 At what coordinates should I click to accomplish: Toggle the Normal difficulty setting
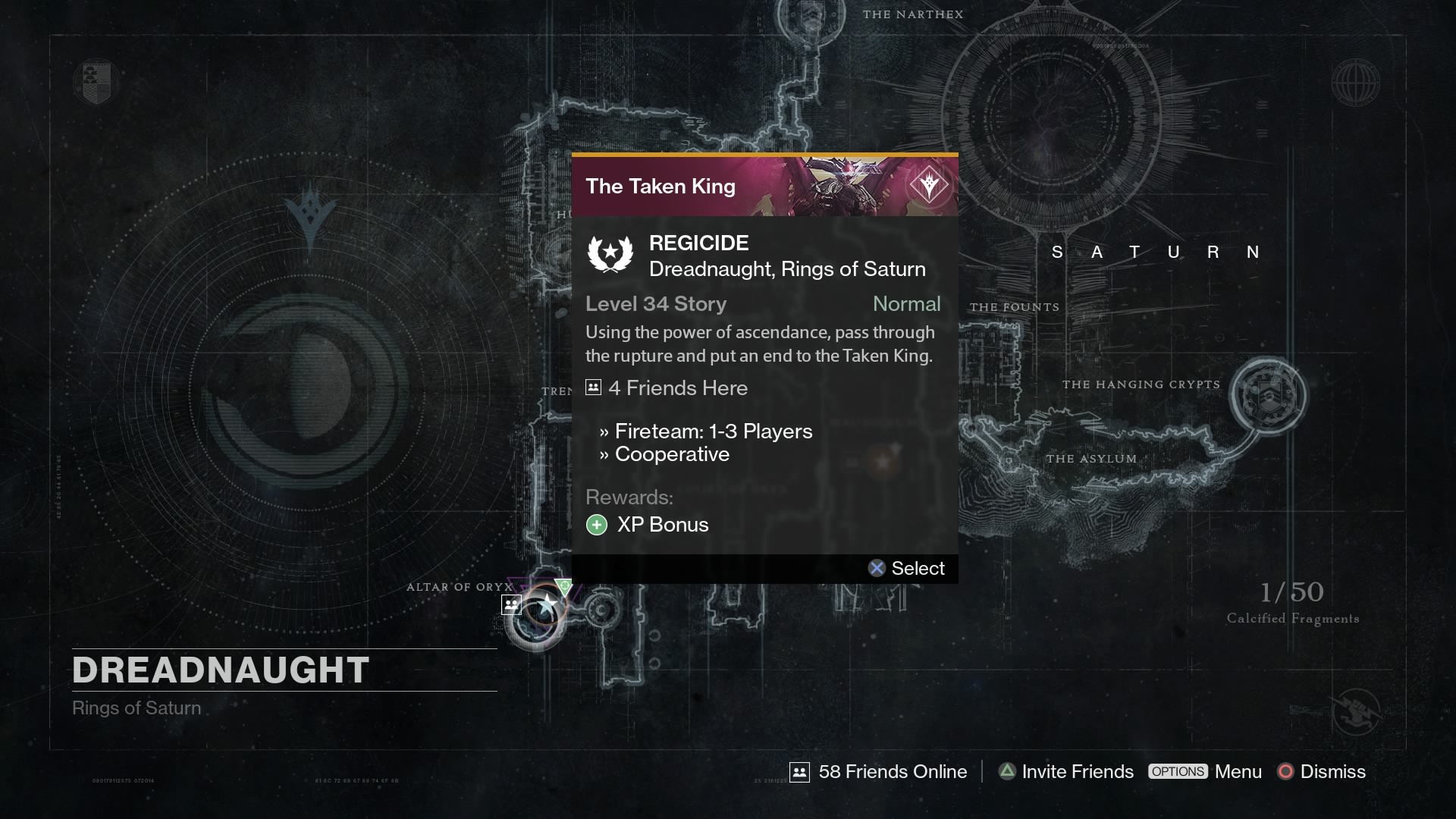click(x=907, y=304)
